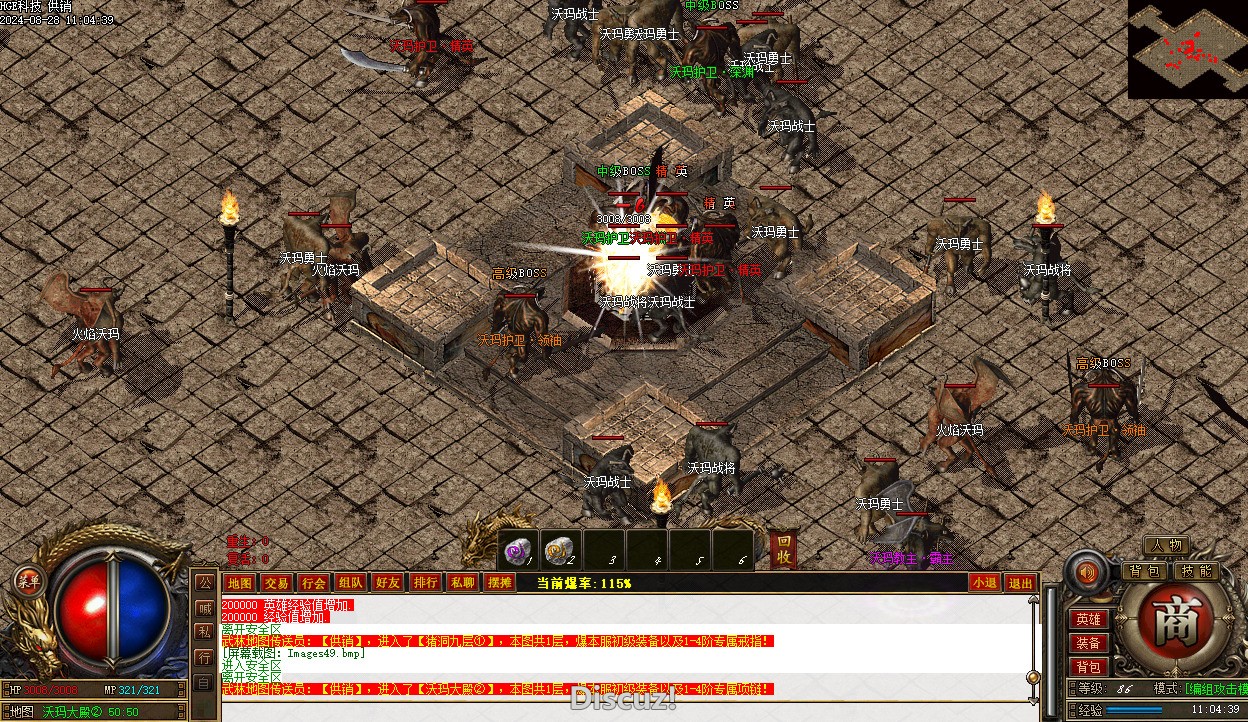Show the 好友 friends list

coord(387,583)
